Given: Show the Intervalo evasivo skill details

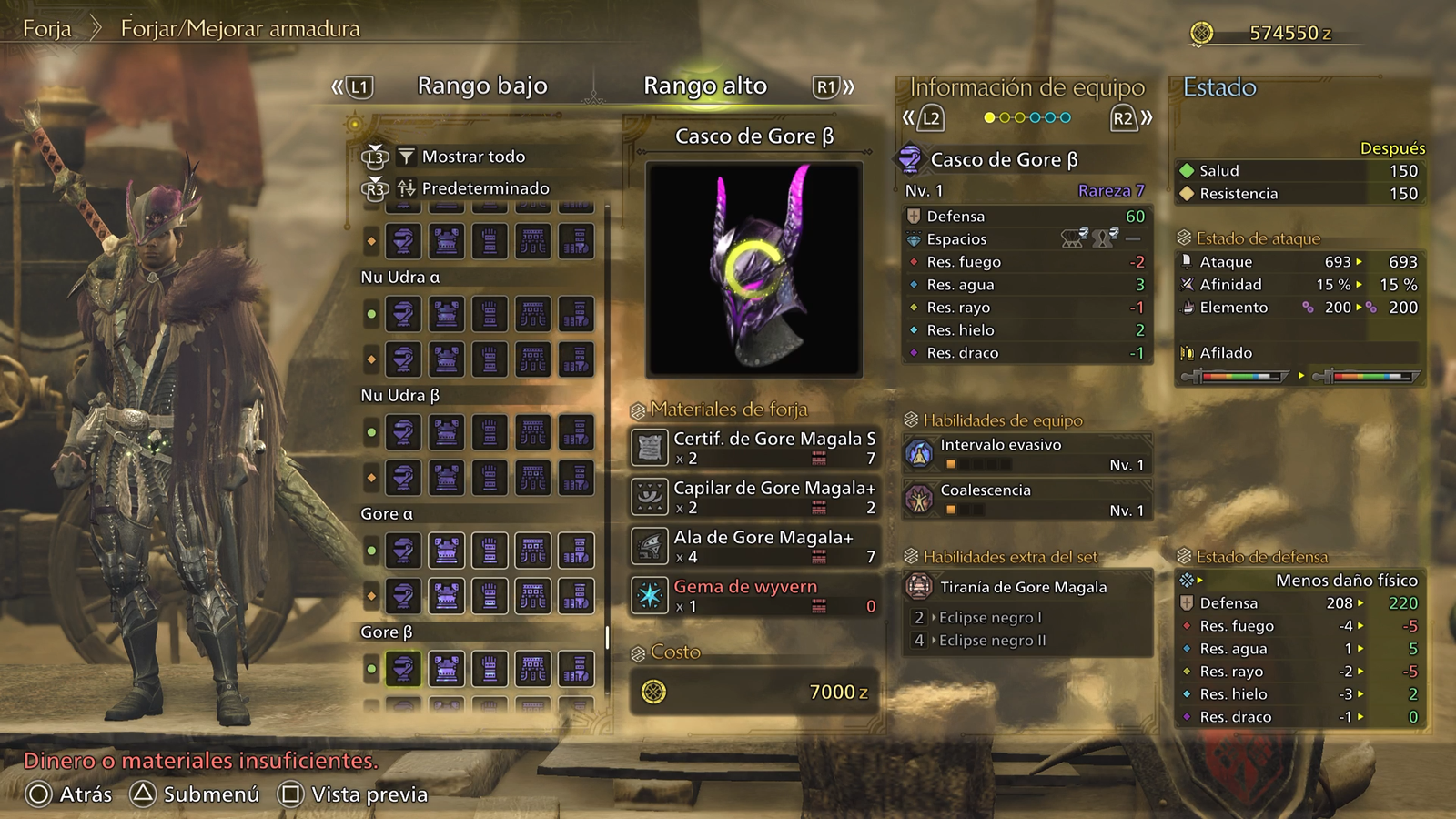Looking at the screenshot, I should point(1026,453).
